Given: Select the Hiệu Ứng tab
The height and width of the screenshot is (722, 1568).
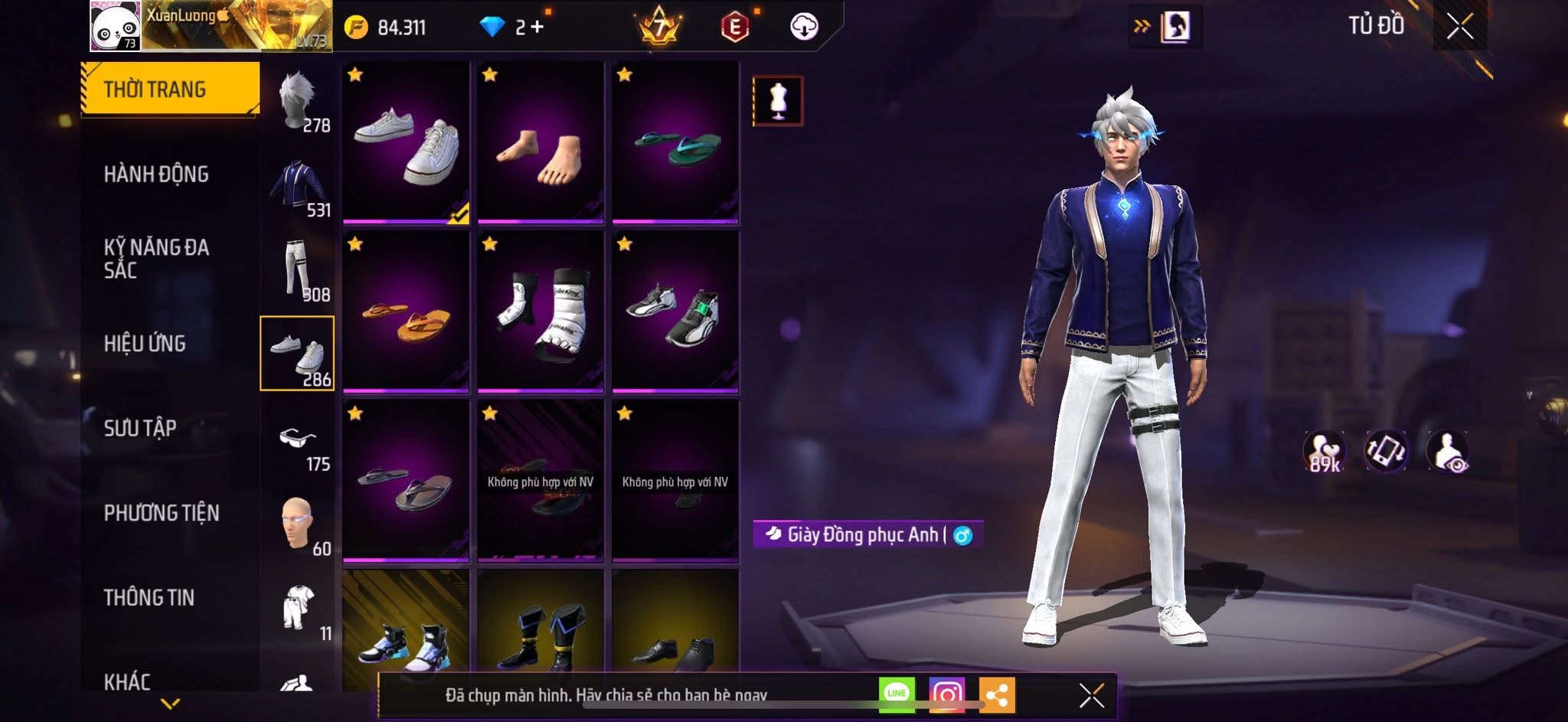Looking at the screenshot, I should (x=145, y=344).
